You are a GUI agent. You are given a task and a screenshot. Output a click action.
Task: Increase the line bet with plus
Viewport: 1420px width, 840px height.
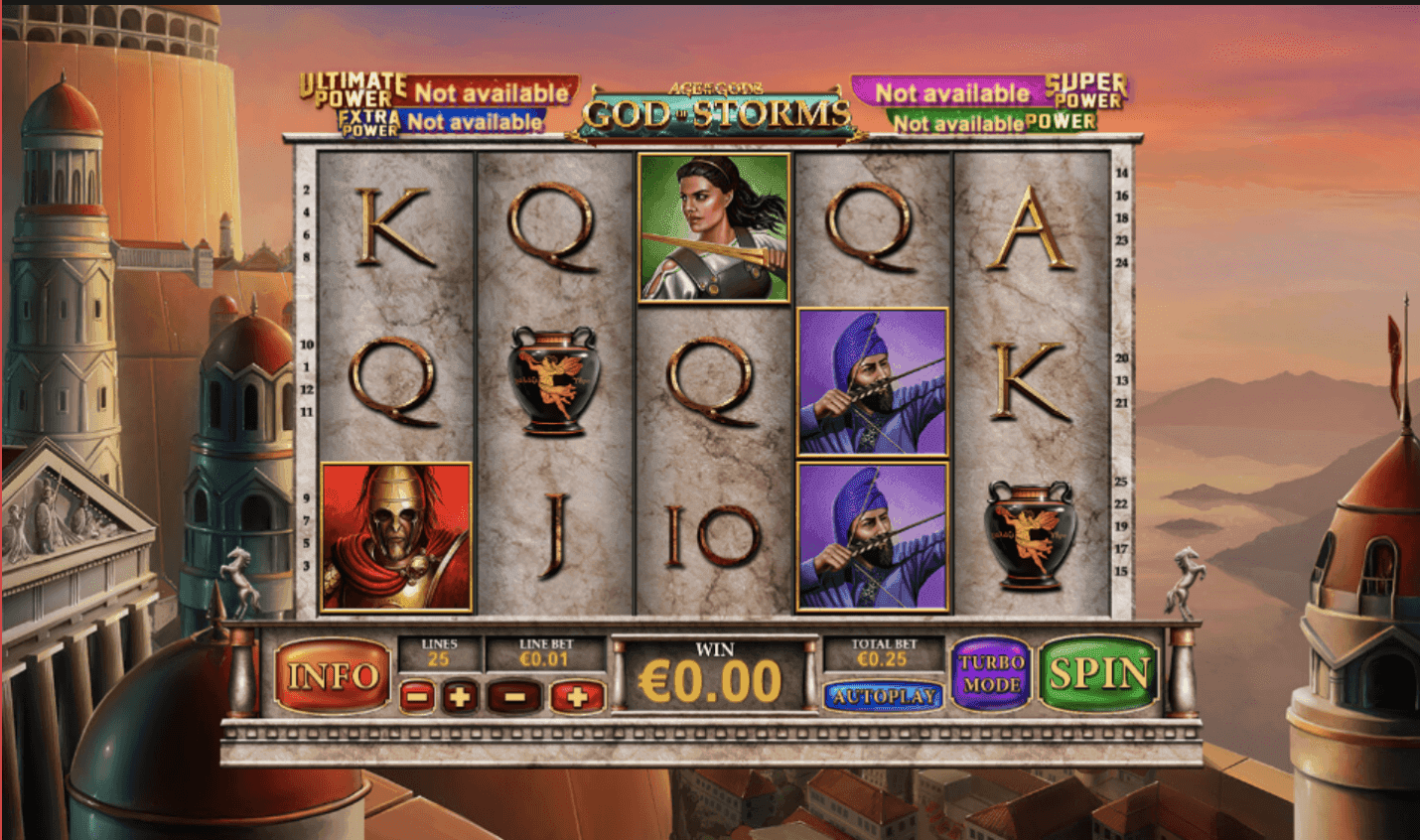click(577, 697)
